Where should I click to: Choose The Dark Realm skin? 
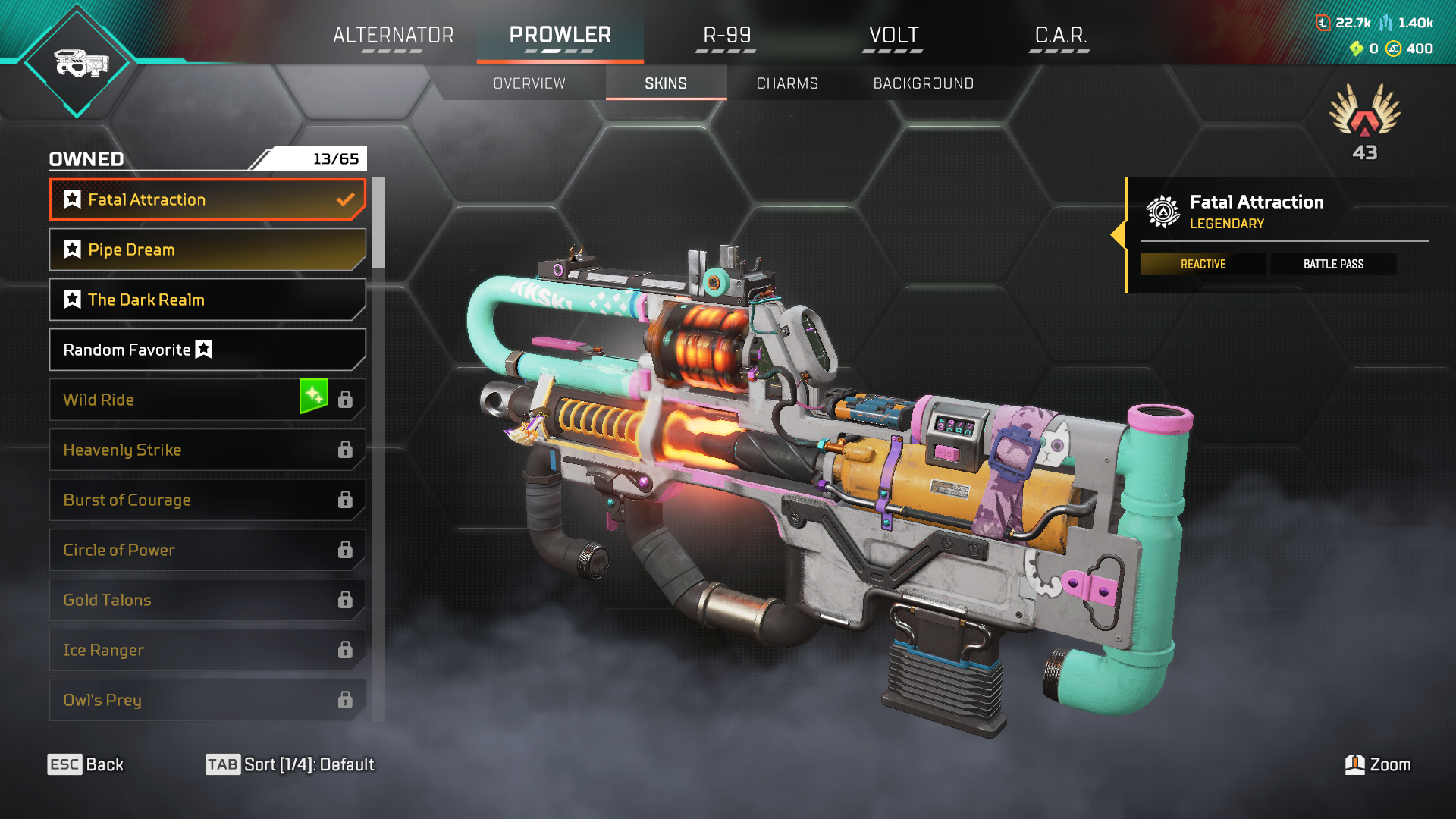tap(207, 300)
